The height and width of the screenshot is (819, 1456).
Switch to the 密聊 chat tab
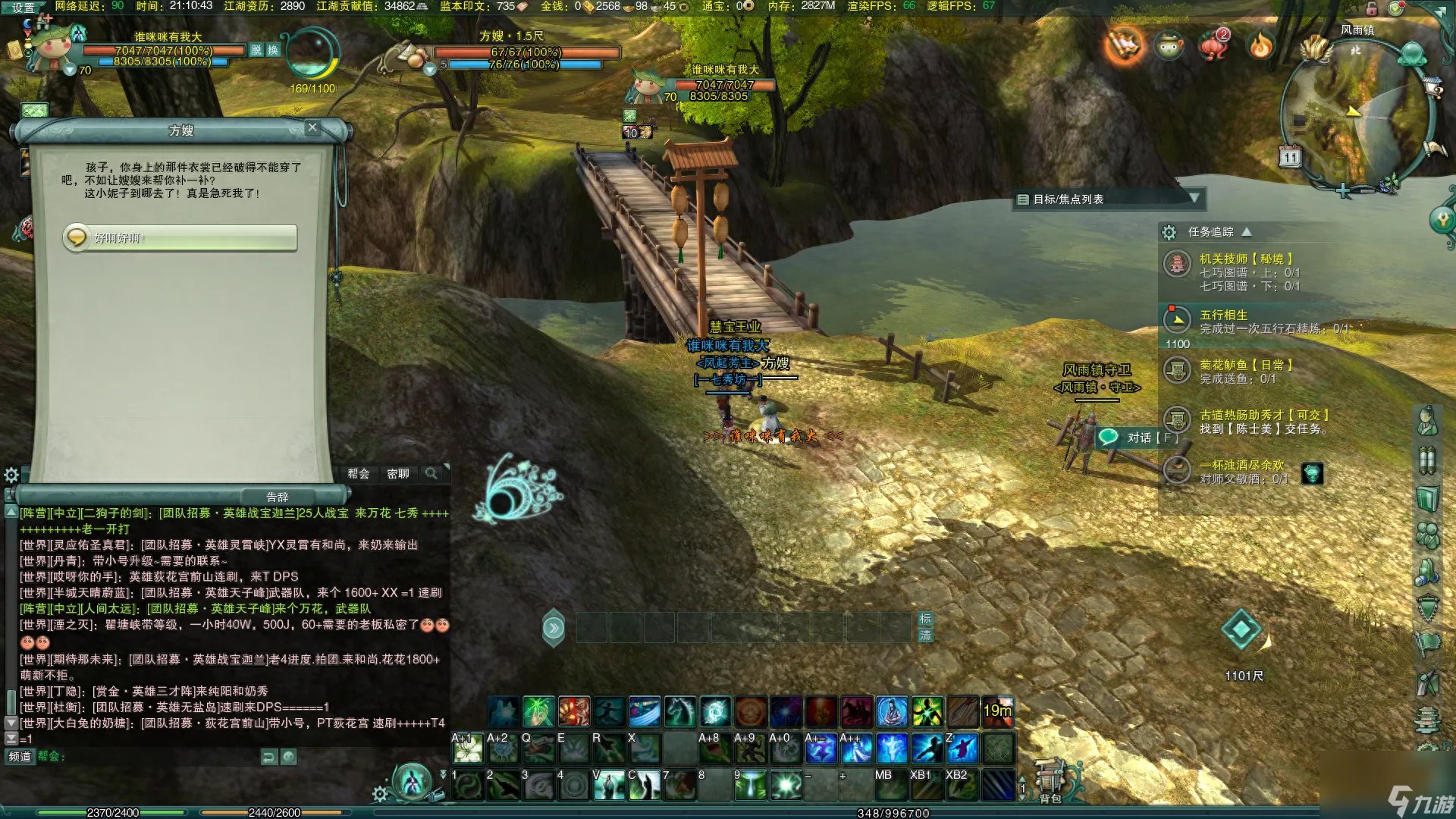tap(397, 474)
